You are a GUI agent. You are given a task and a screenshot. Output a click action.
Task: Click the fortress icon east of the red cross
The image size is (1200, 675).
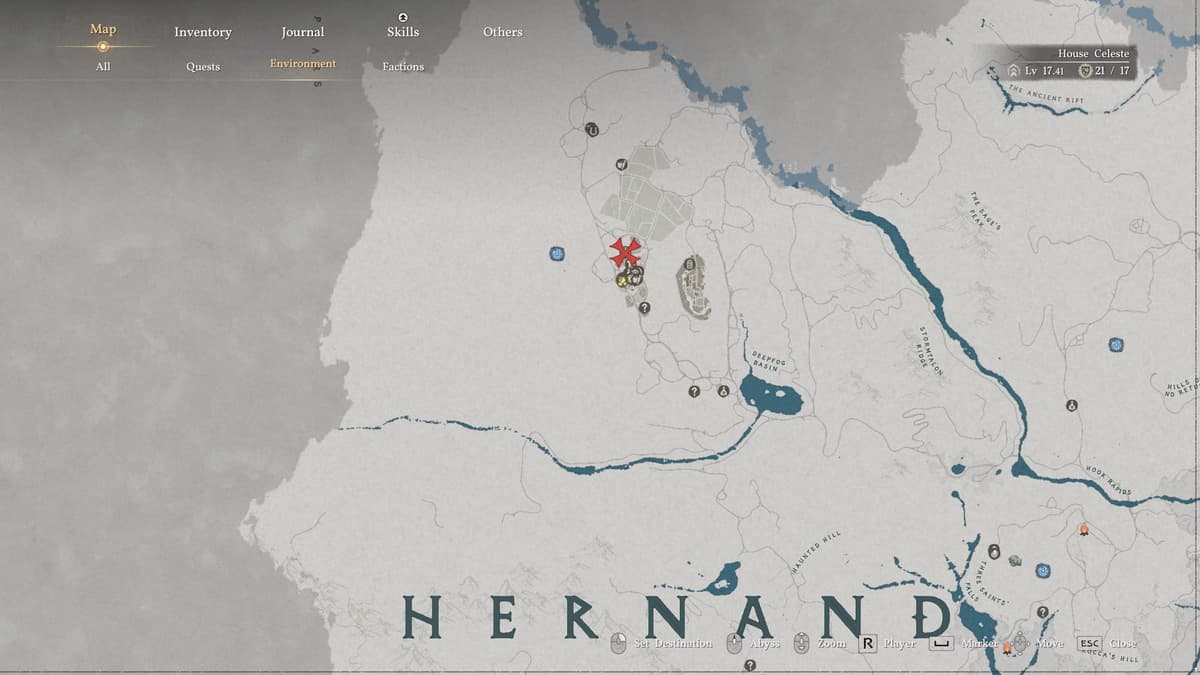pyautogui.click(x=690, y=286)
